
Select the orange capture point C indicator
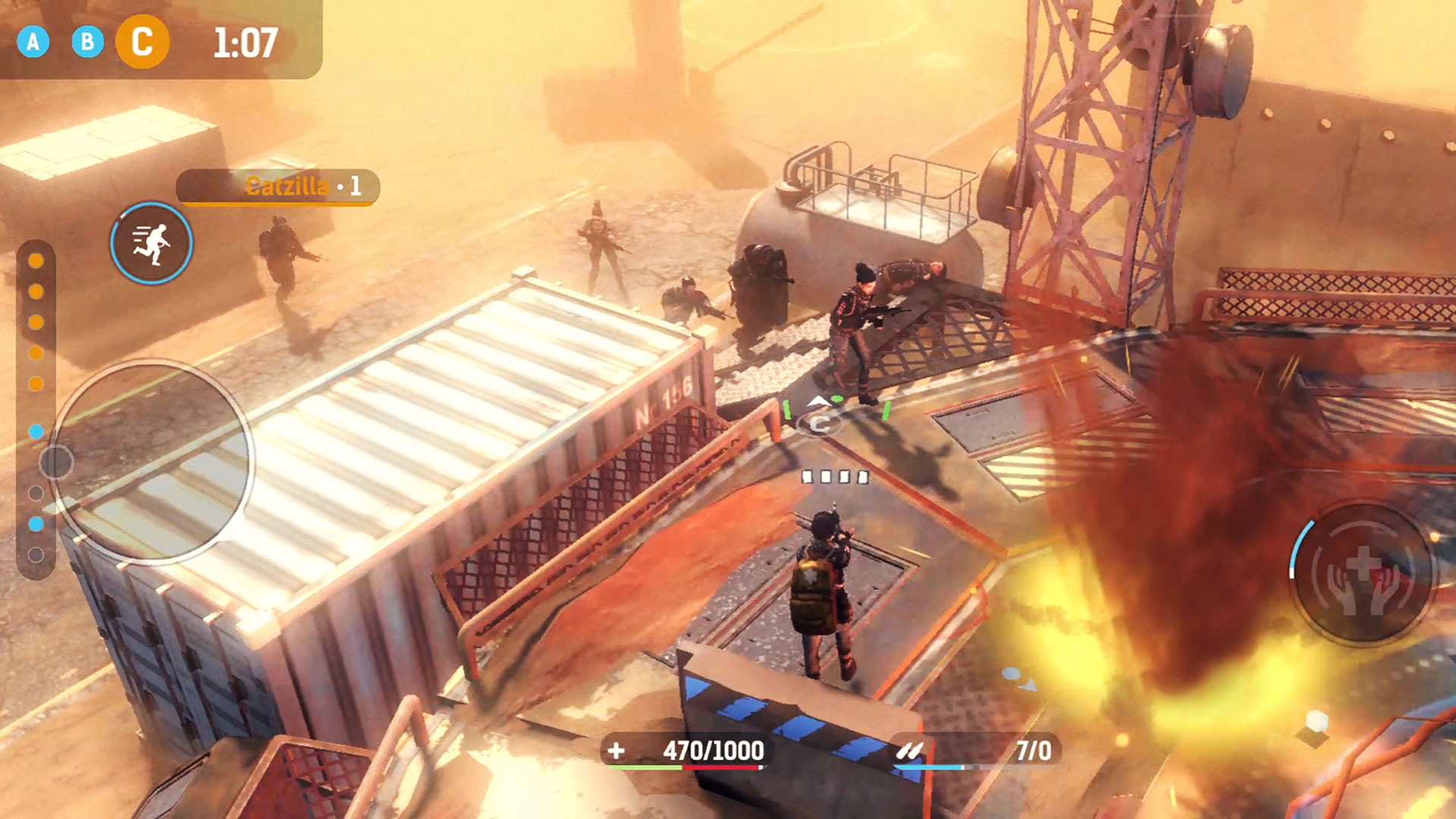point(142,42)
